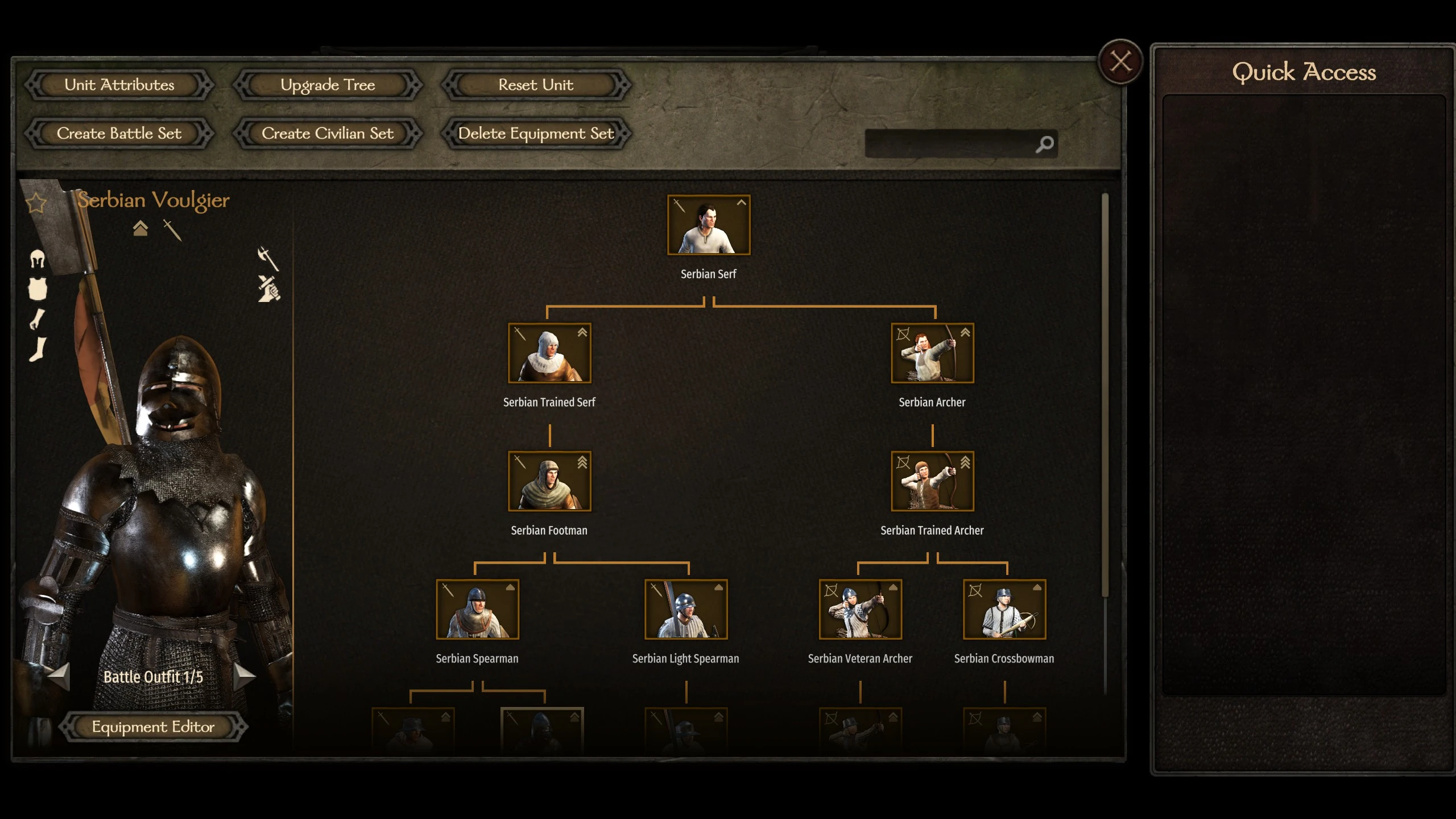Focus the unit search field
Image resolution: width=1456 pixels, height=819 pixels.
pyautogui.click(x=950, y=144)
